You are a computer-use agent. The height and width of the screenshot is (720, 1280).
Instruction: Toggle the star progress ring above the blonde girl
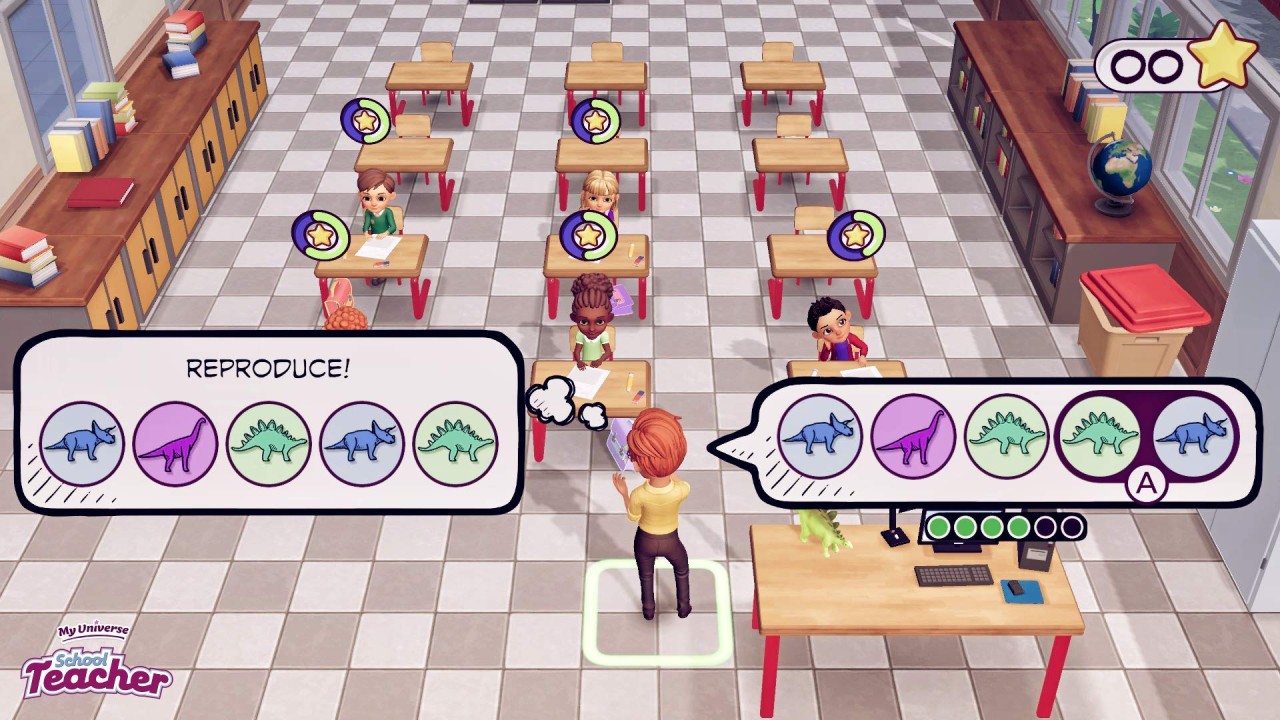[594, 120]
